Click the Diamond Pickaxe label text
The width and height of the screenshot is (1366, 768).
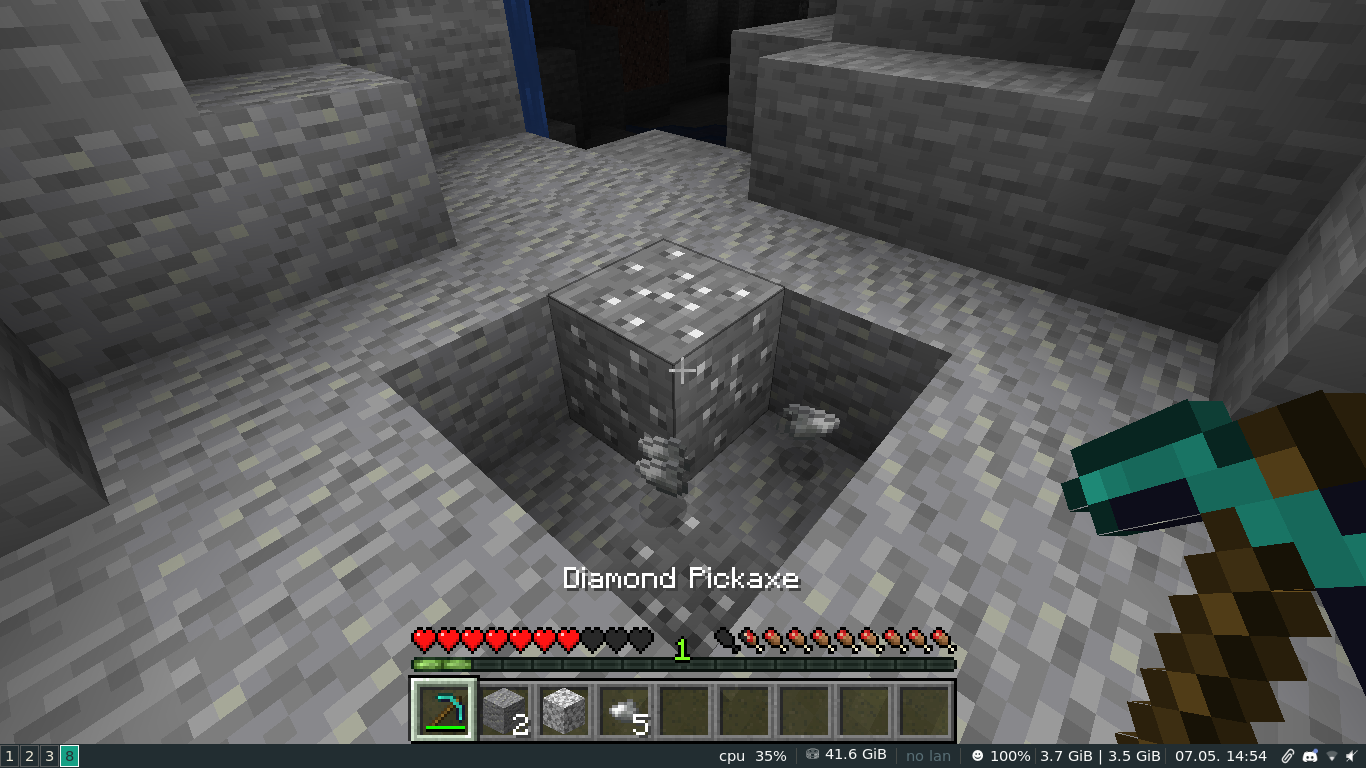(682, 578)
